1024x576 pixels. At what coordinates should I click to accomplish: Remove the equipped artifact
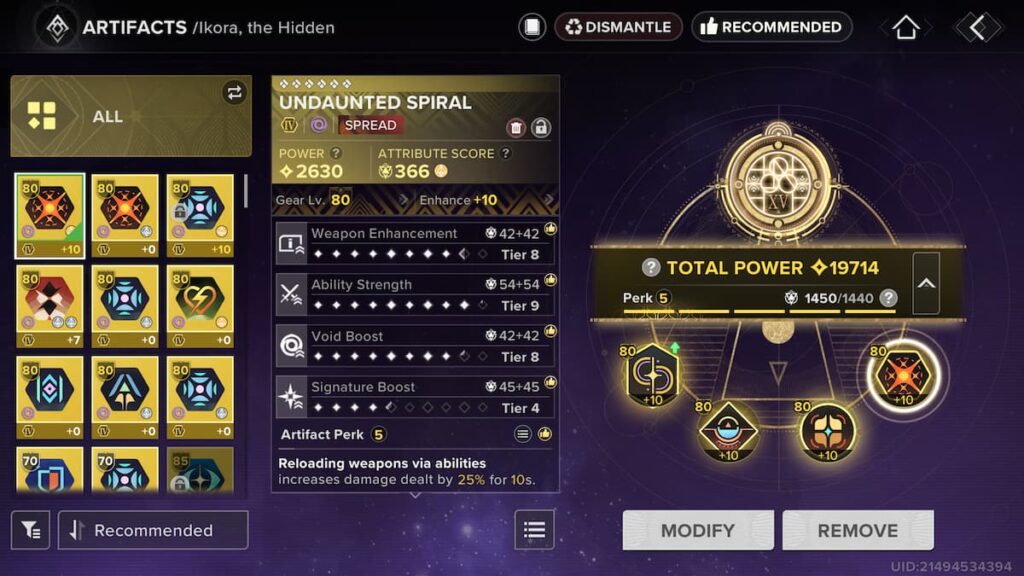pyautogui.click(x=857, y=530)
